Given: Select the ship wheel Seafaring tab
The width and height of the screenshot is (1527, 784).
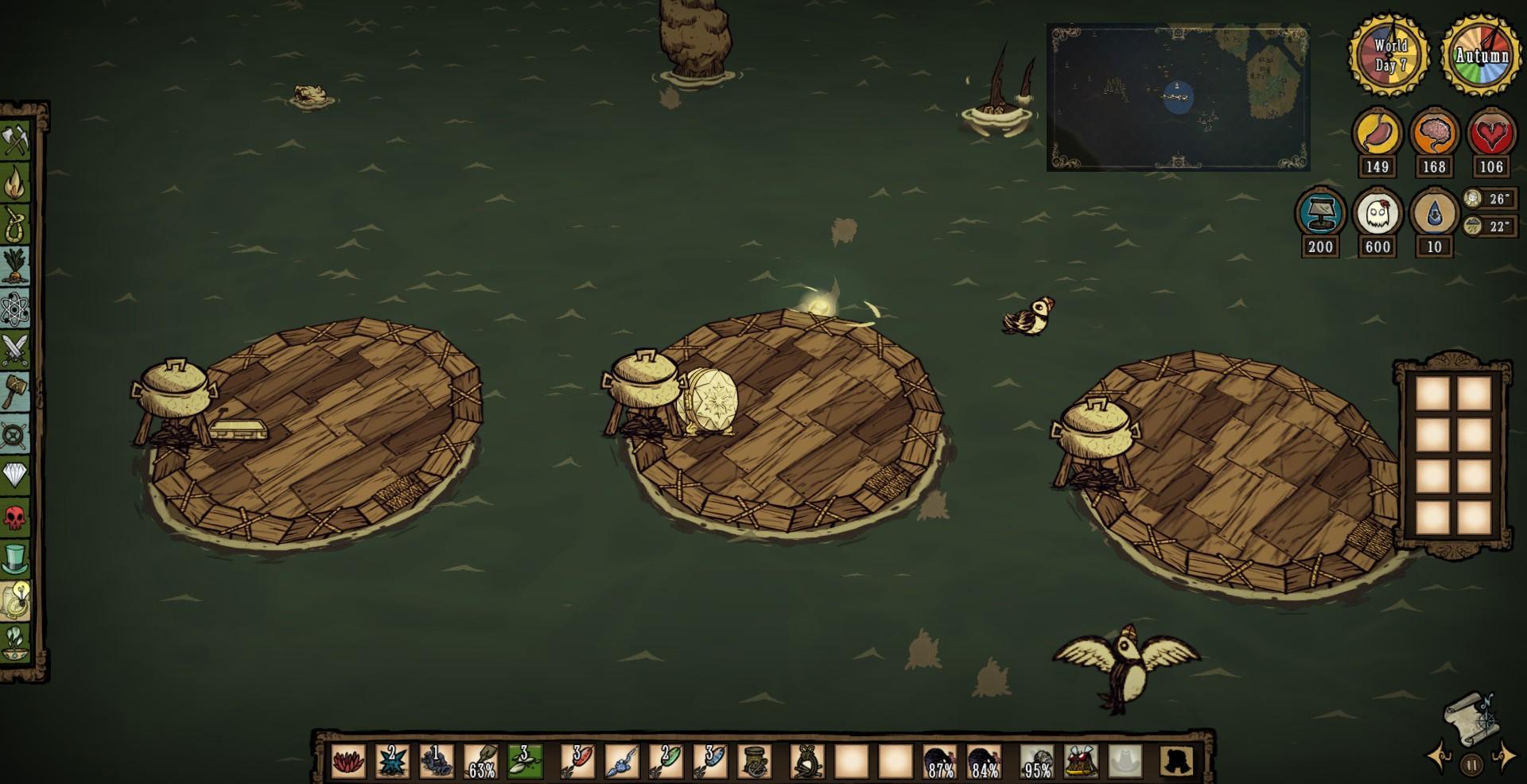Looking at the screenshot, I should tap(16, 434).
